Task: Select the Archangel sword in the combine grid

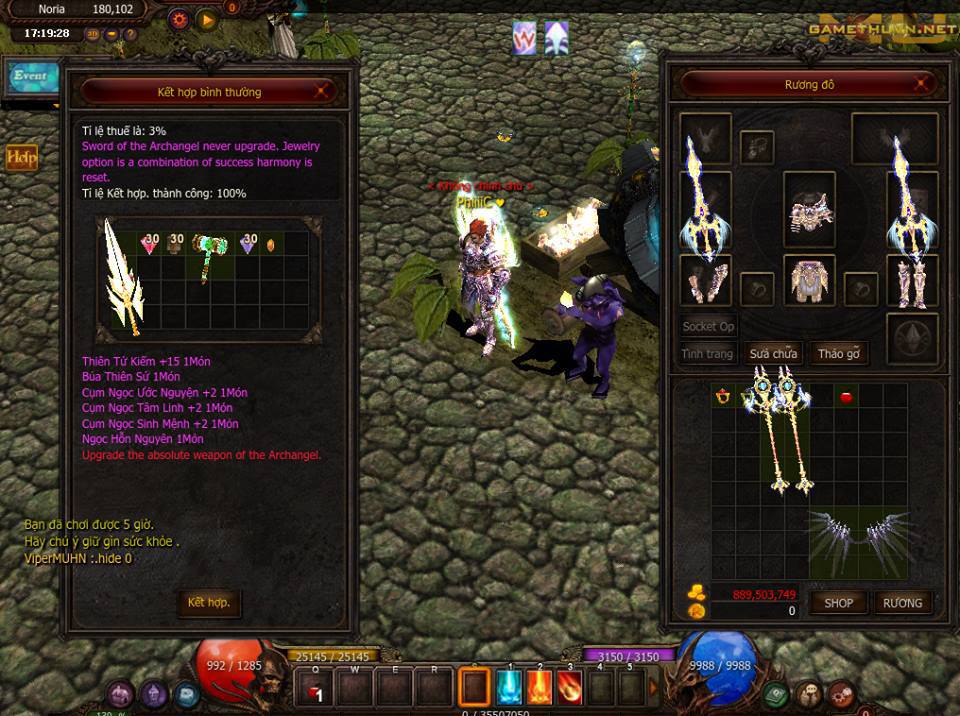Action: click(124, 277)
